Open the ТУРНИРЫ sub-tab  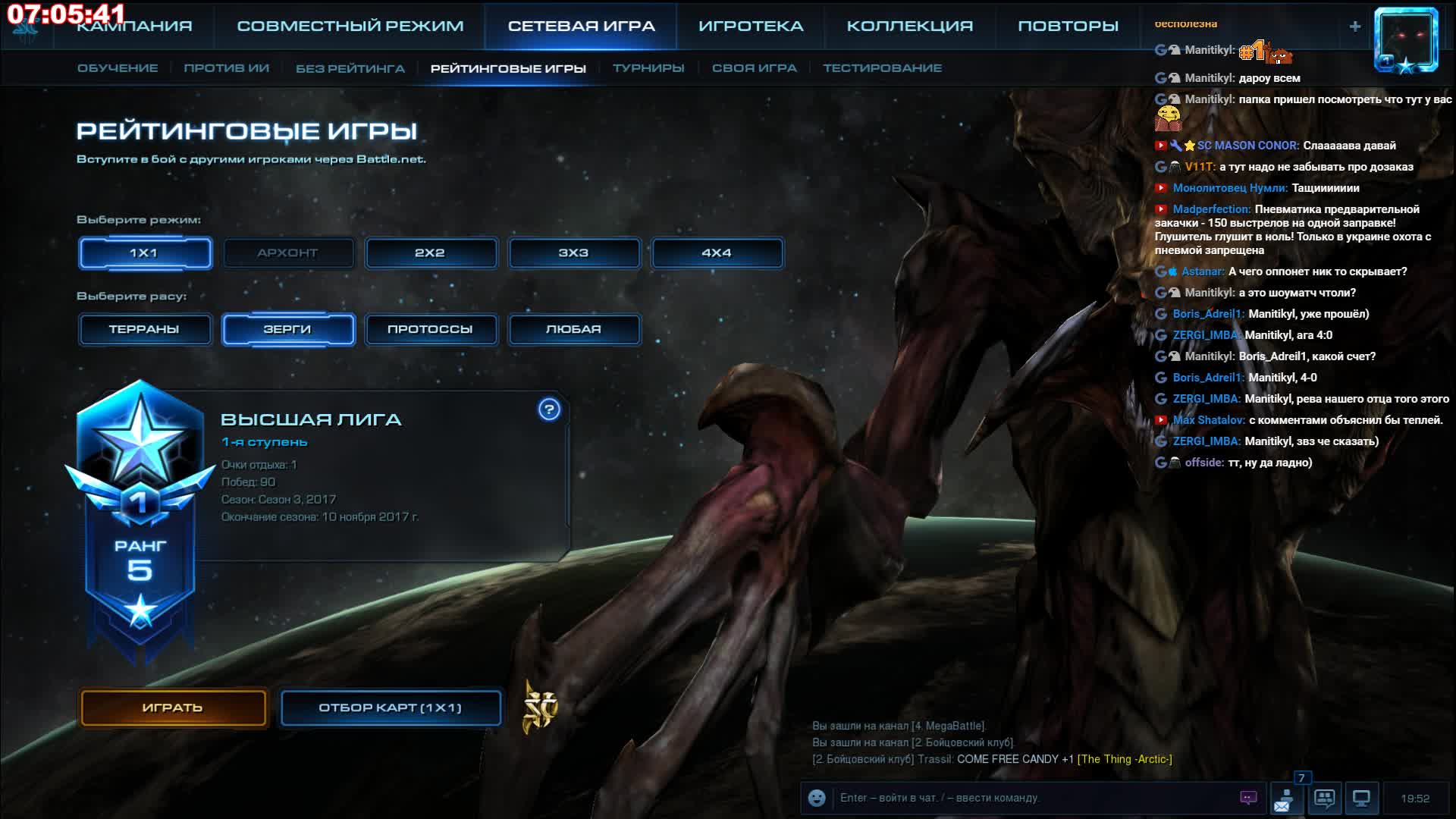tap(648, 68)
